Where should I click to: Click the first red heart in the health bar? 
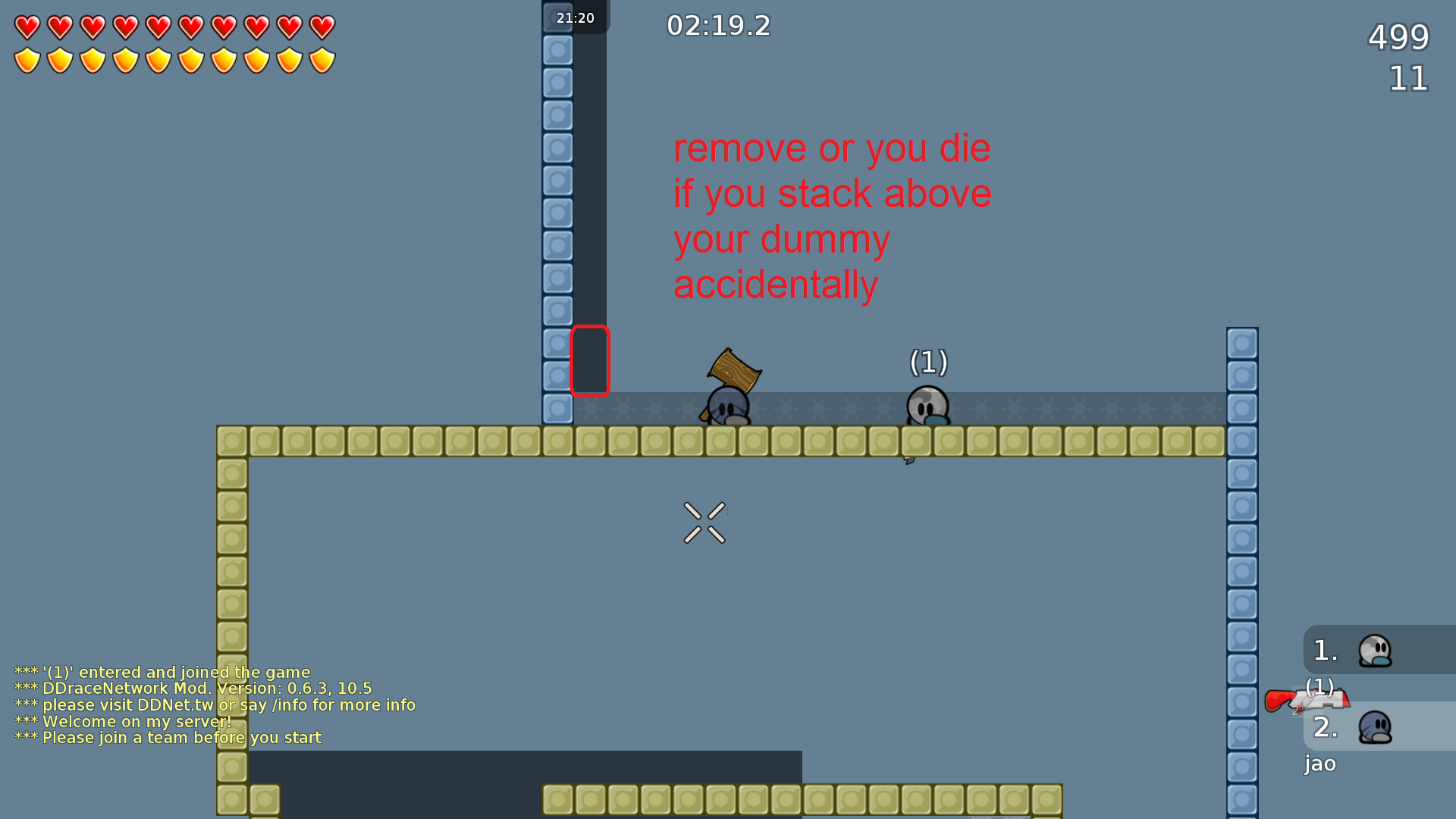coord(27,26)
